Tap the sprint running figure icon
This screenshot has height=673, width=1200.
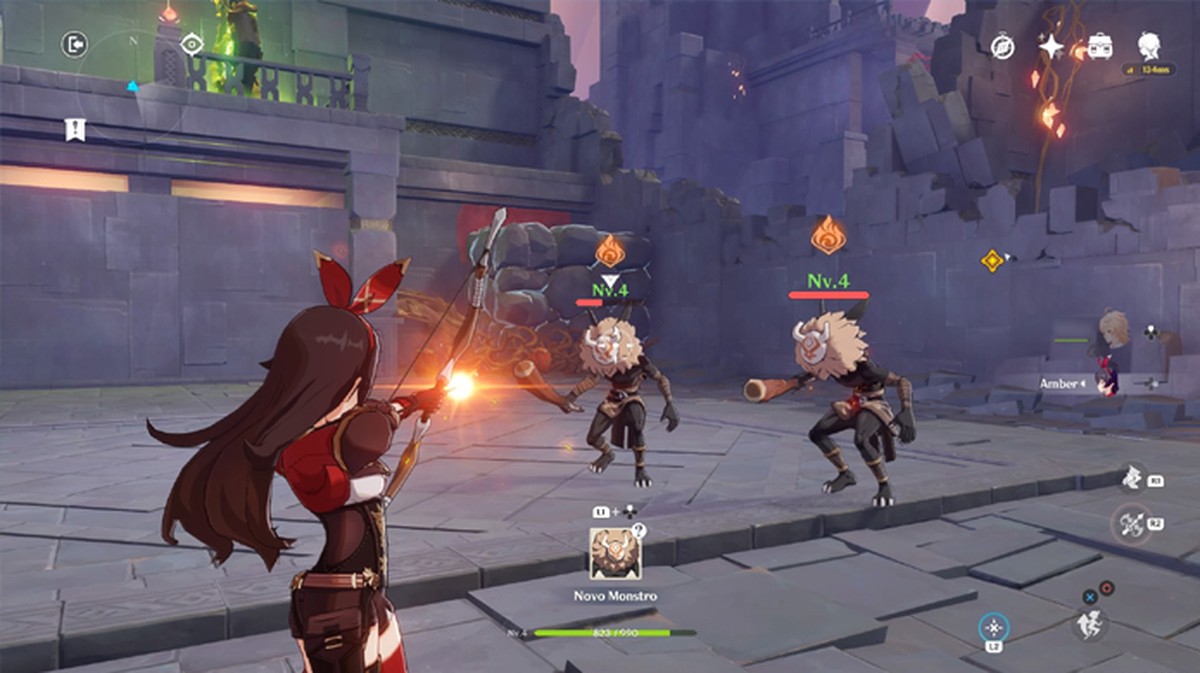pos(1091,624)
